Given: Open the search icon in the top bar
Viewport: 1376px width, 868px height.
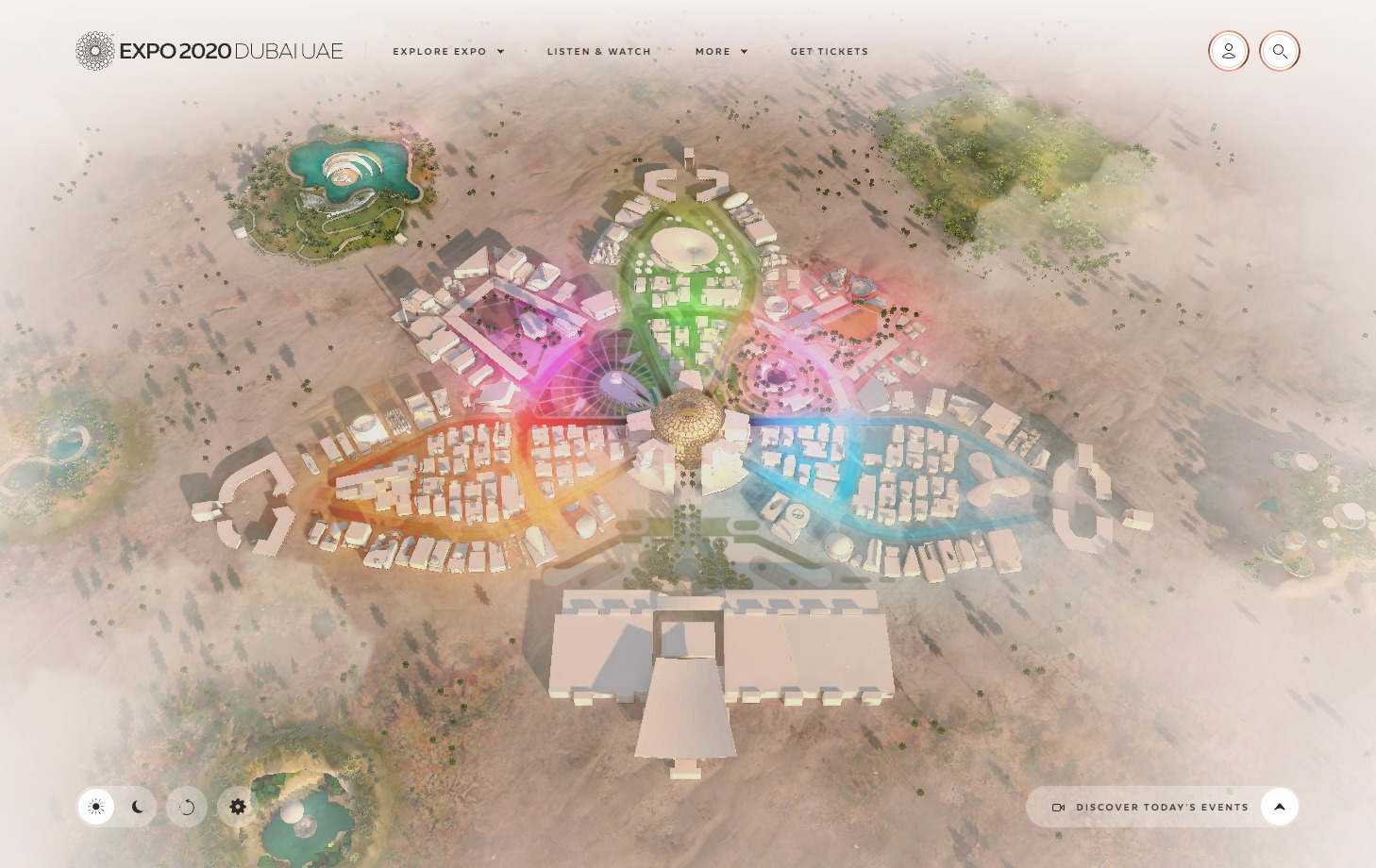Looking at the screenshot, I should click(1280, 51).
